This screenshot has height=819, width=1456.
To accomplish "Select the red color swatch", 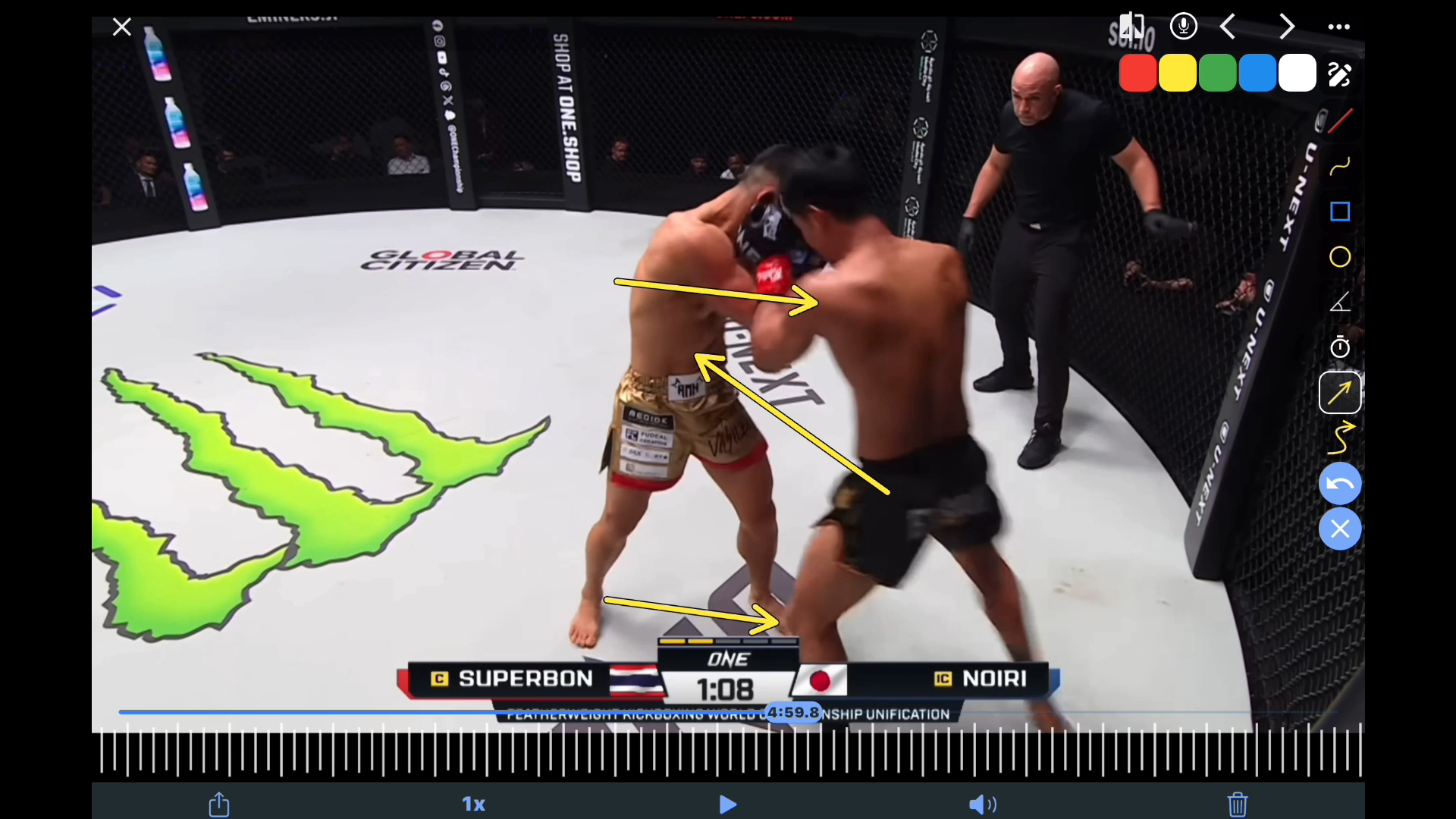I will click(x=1137, y=74).
